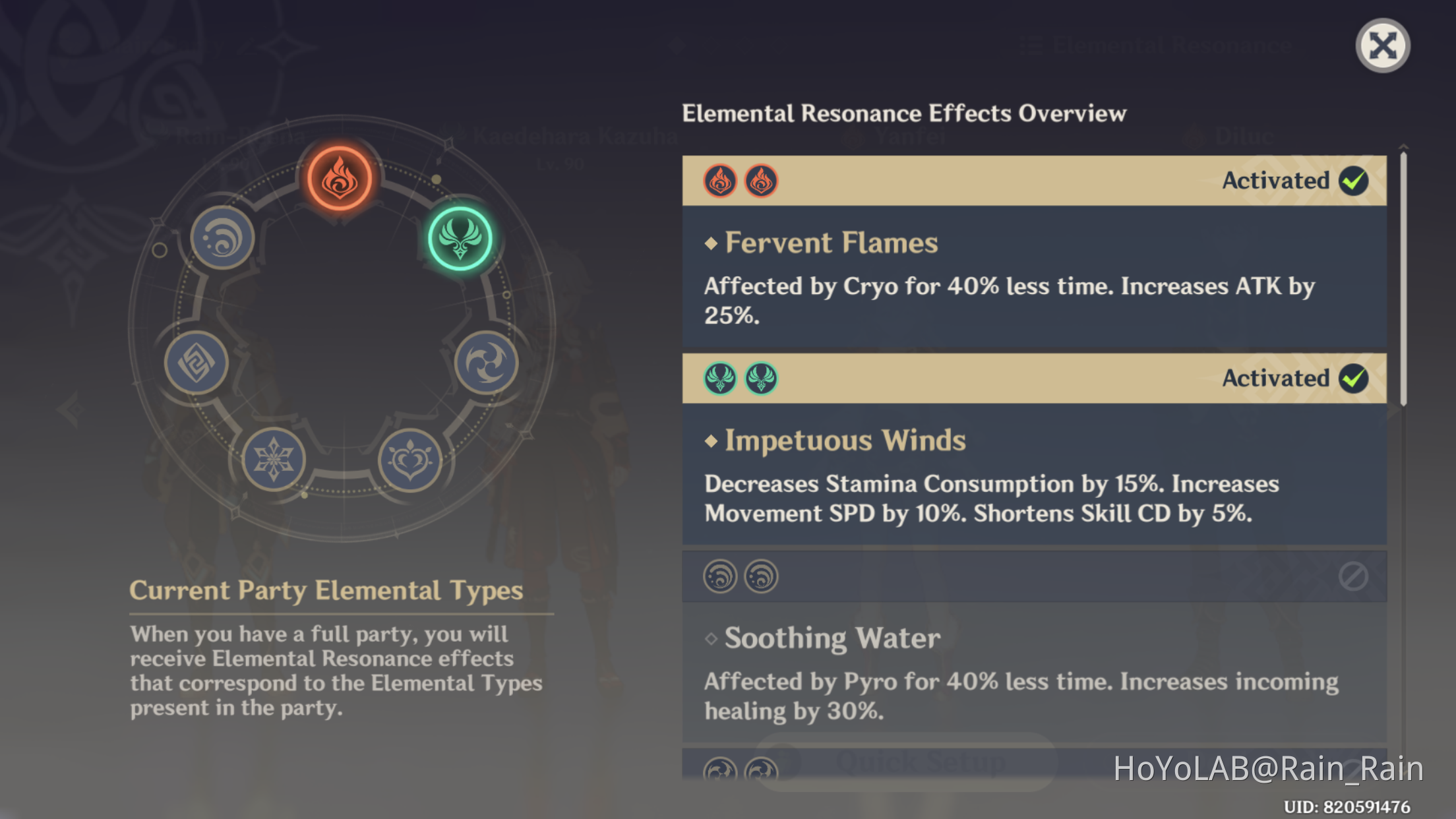Screen dimensions: 1456x819
Task: Open the Elemental Resonance Effects Overview header
Action: (x=904, y=113)
